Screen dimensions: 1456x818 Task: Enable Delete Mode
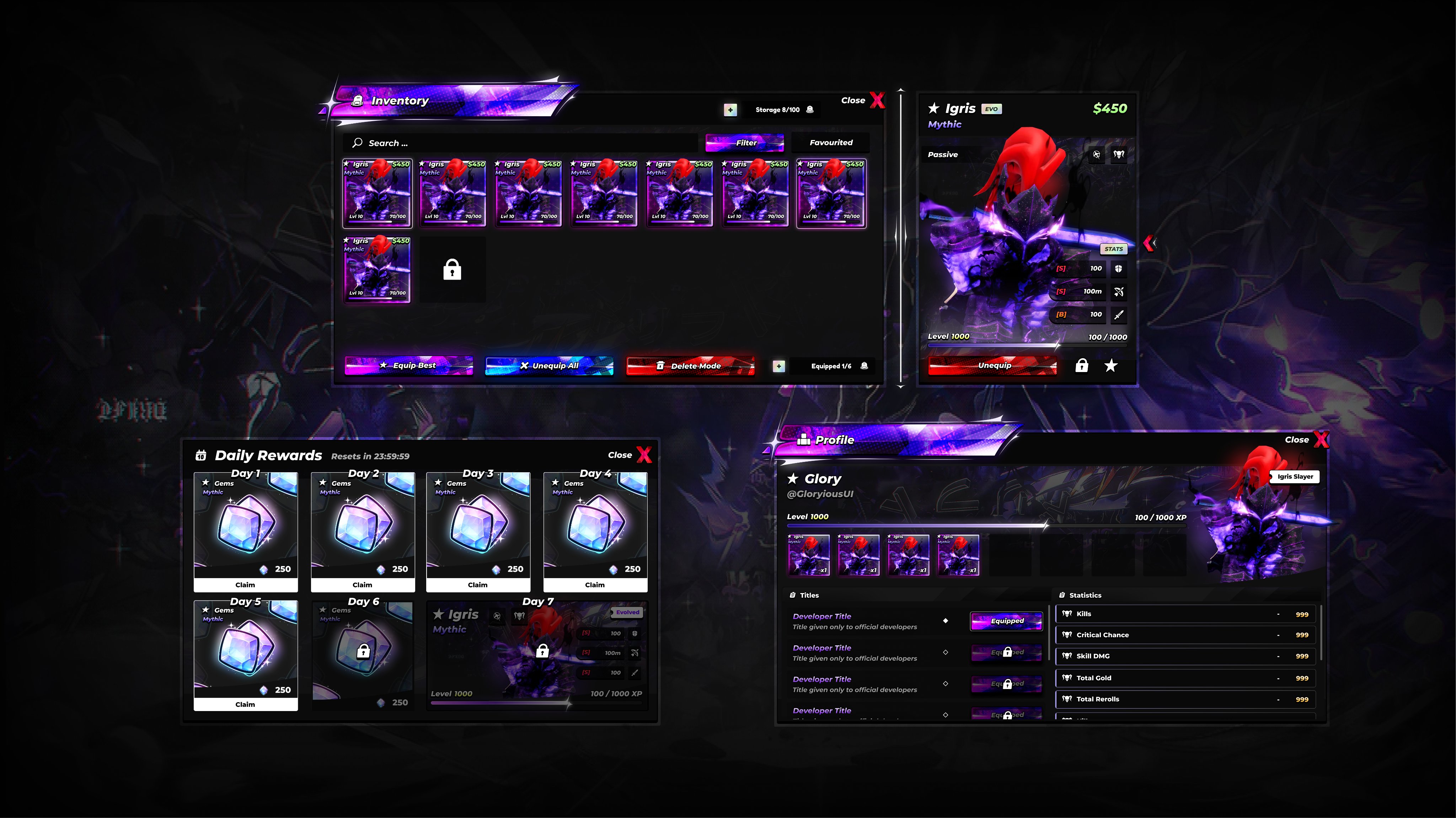(x=690, y=366)
